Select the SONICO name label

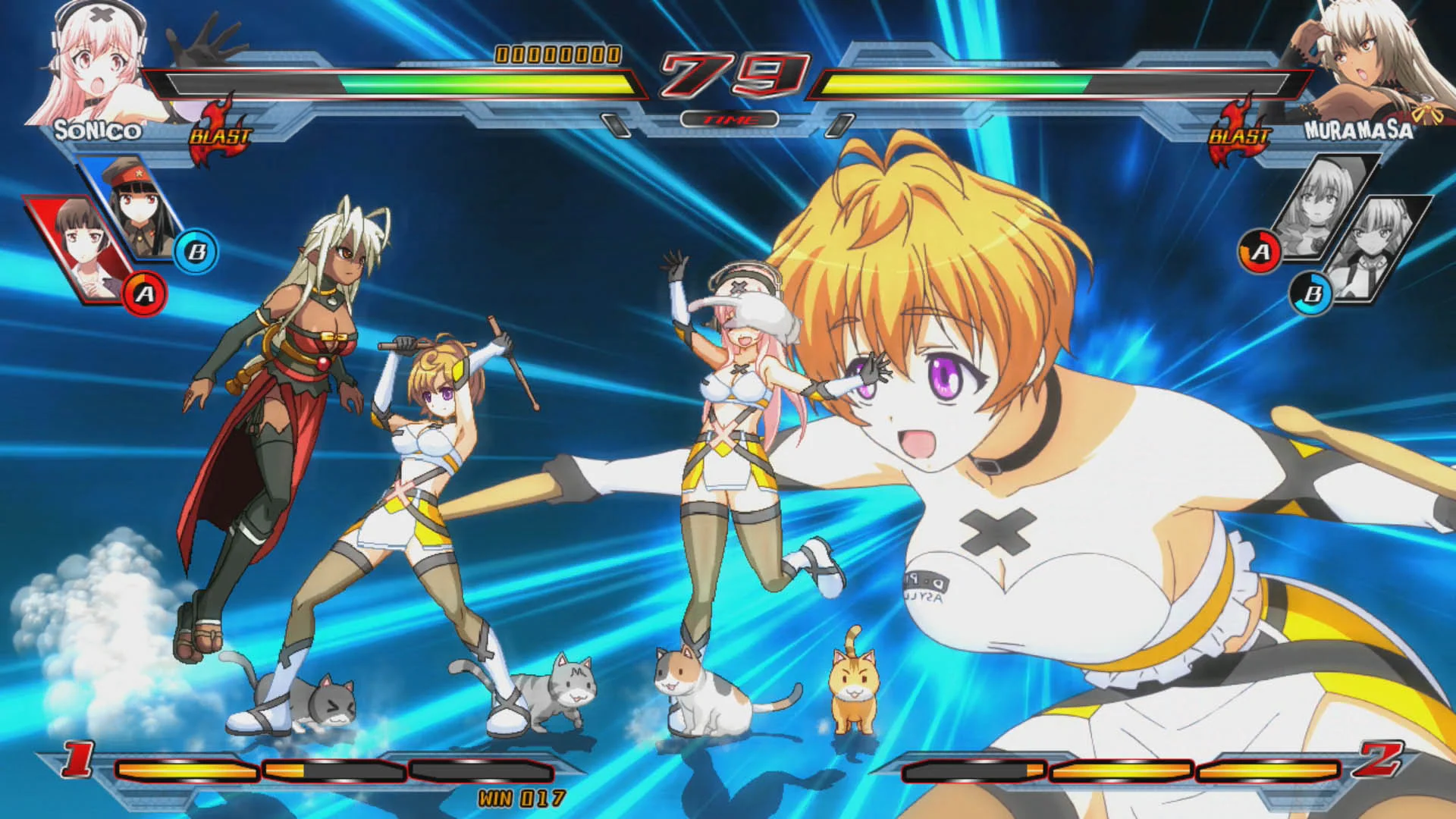pos(99,130)
